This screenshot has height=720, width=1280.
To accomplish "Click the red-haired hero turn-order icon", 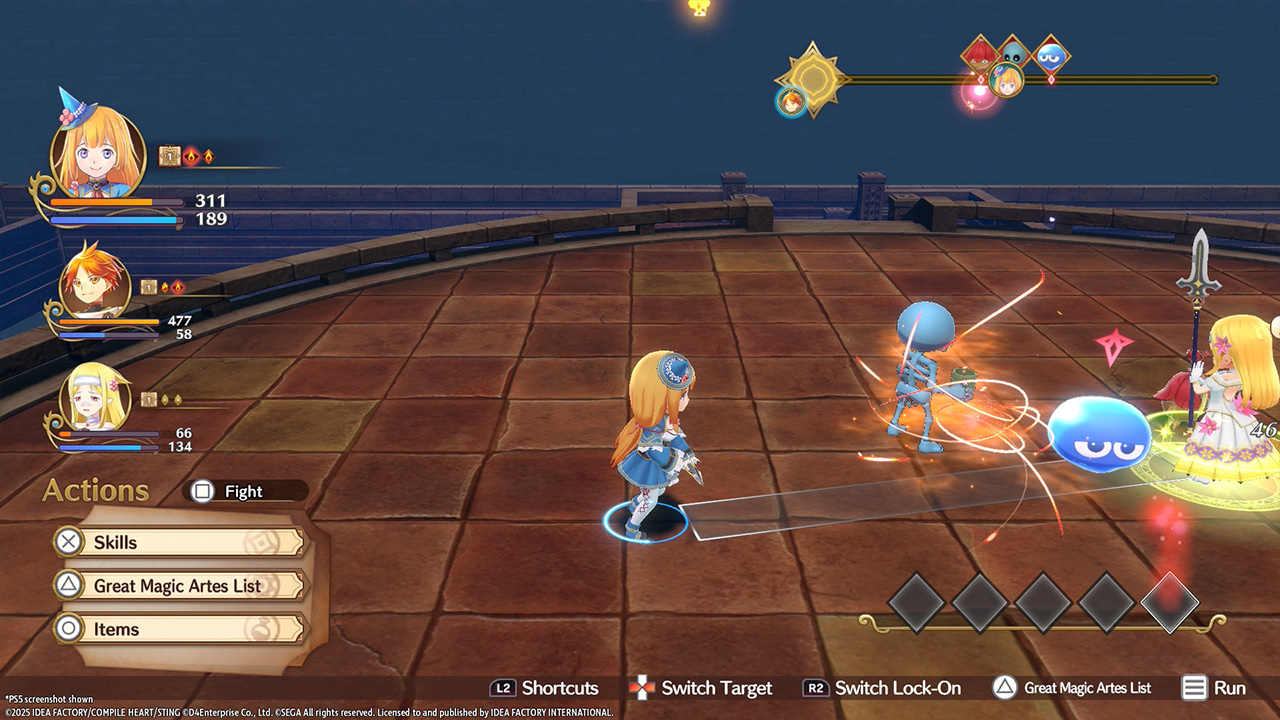I will (791, 100).
